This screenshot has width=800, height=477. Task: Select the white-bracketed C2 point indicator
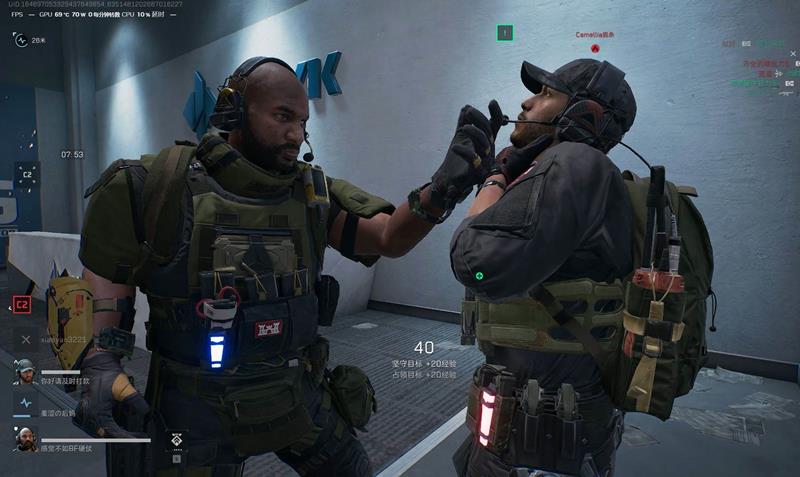coord(28,175)
